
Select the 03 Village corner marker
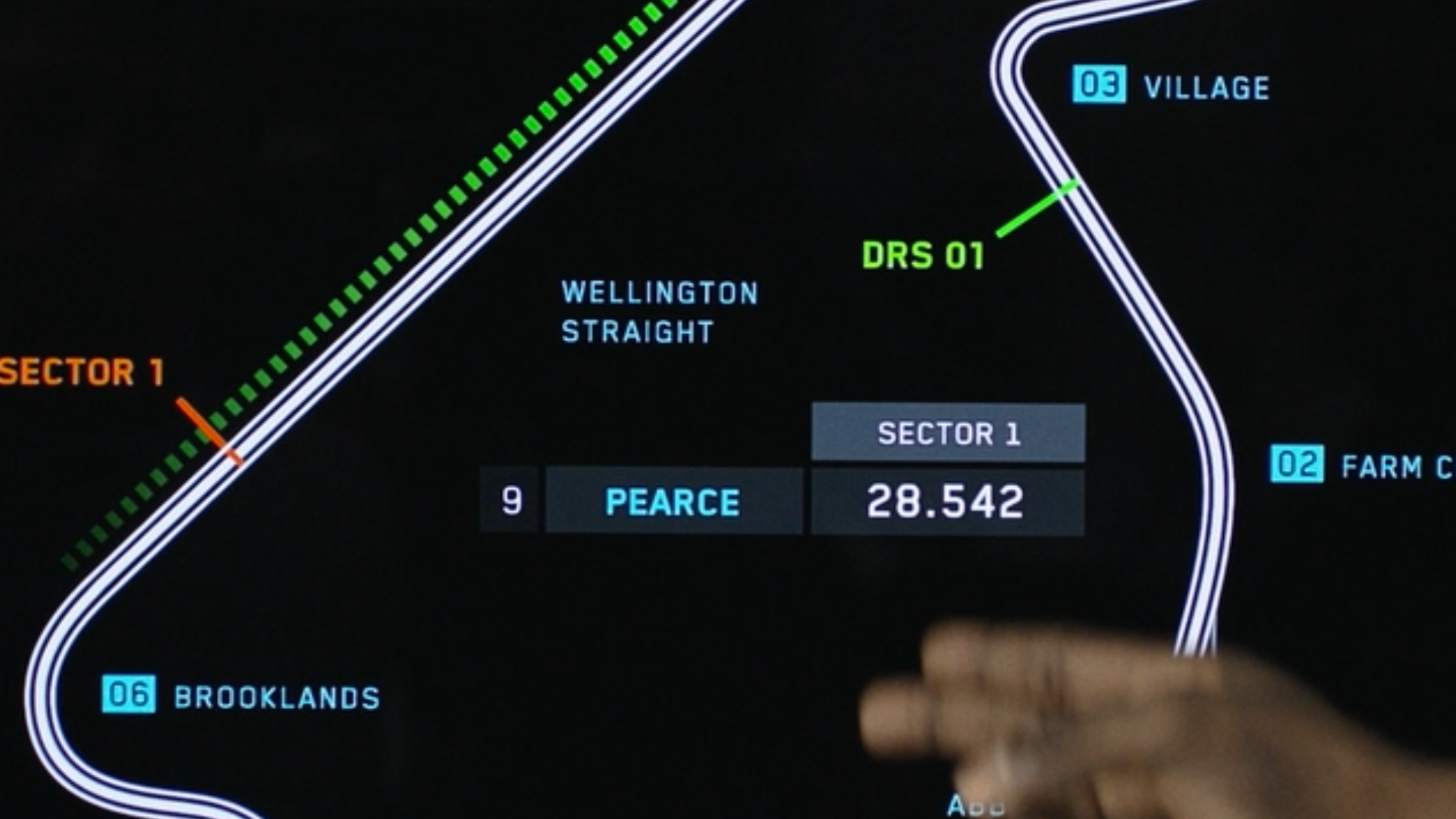[1099, 84]
